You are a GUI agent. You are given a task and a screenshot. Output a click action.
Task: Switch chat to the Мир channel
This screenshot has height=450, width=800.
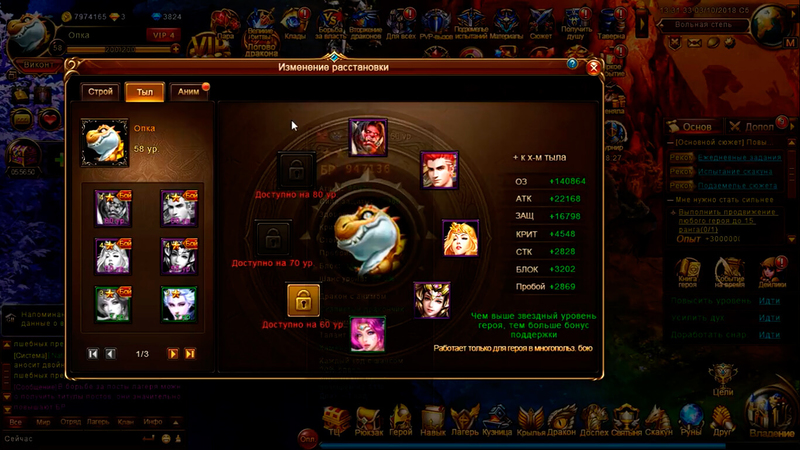(44, 422)
